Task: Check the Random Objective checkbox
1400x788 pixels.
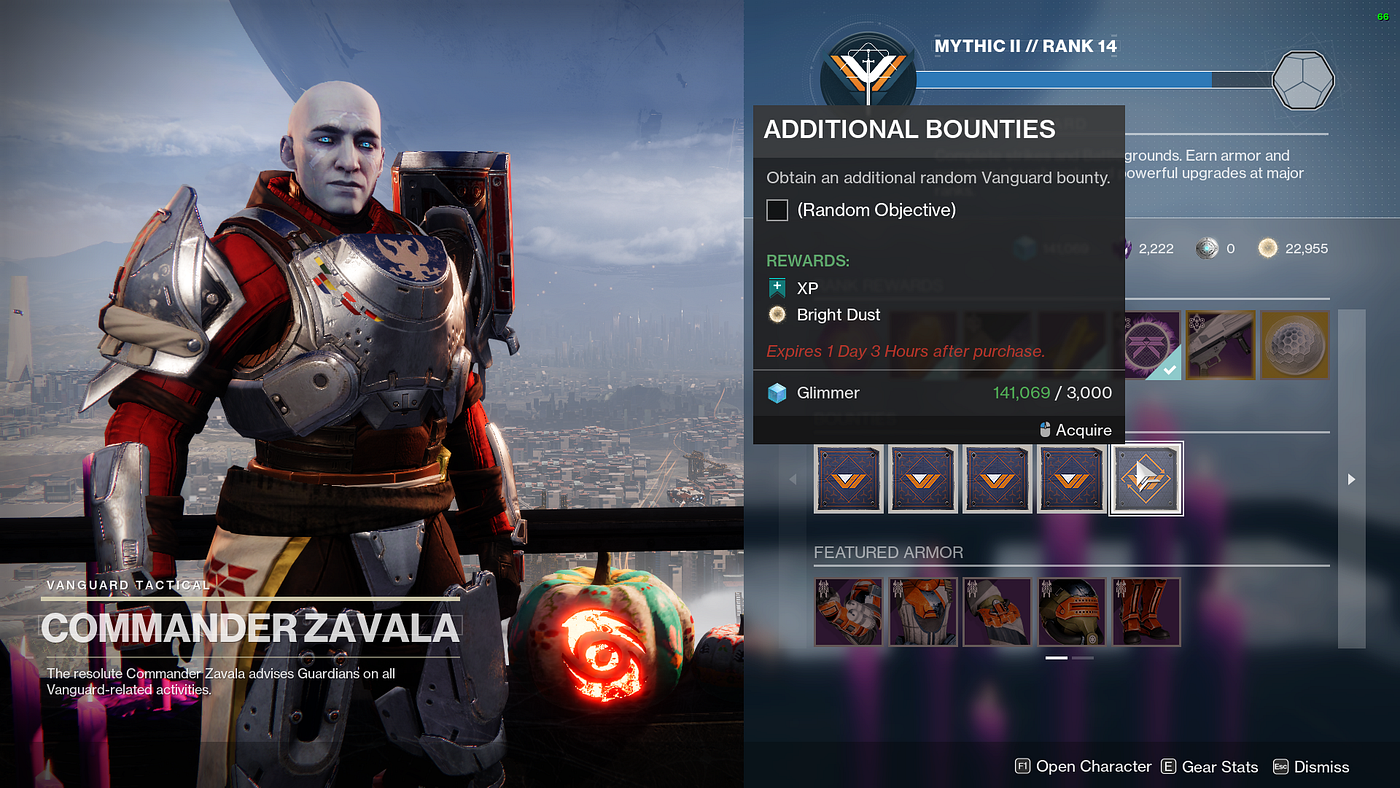Action: point(777,210)
